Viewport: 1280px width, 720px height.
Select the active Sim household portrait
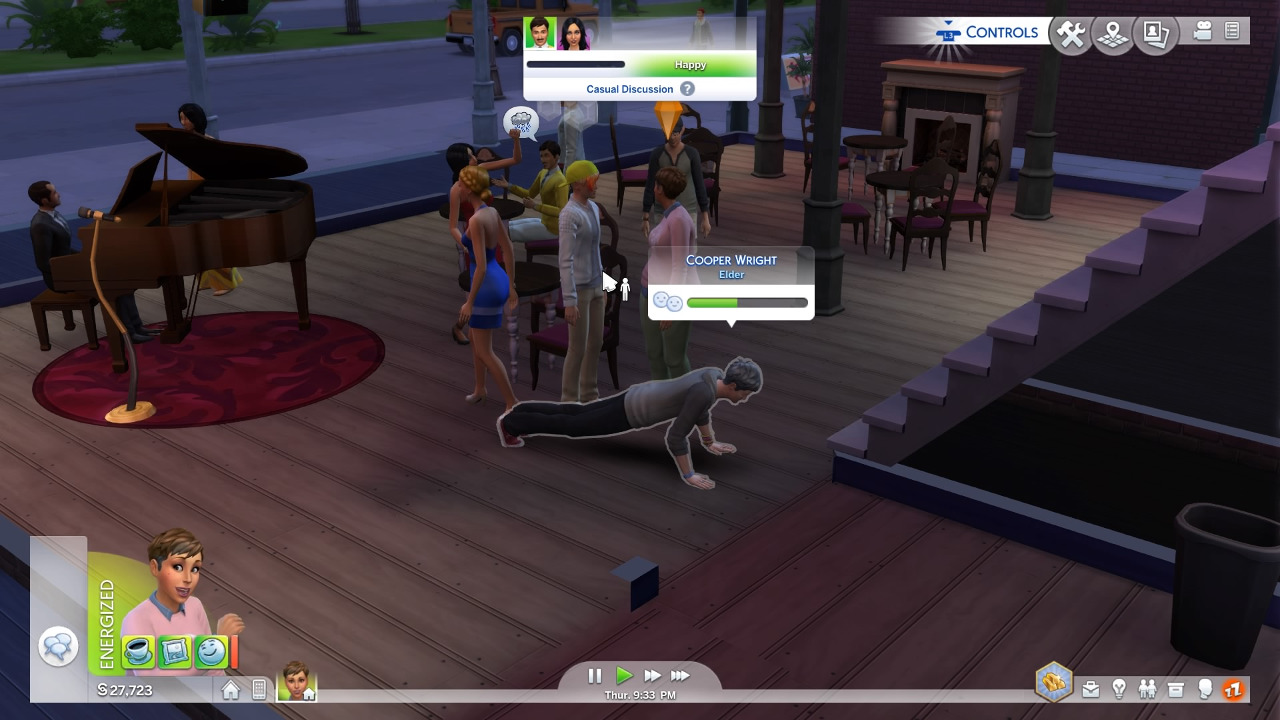(x=296, y=681)
